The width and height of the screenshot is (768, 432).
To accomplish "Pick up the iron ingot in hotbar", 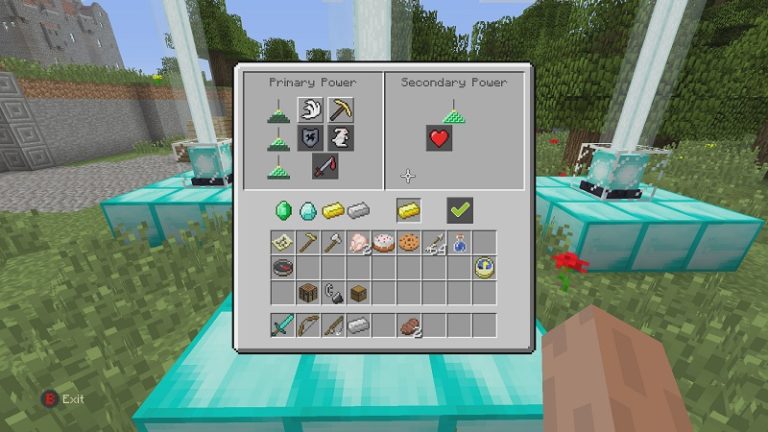I will pos(358,325).
